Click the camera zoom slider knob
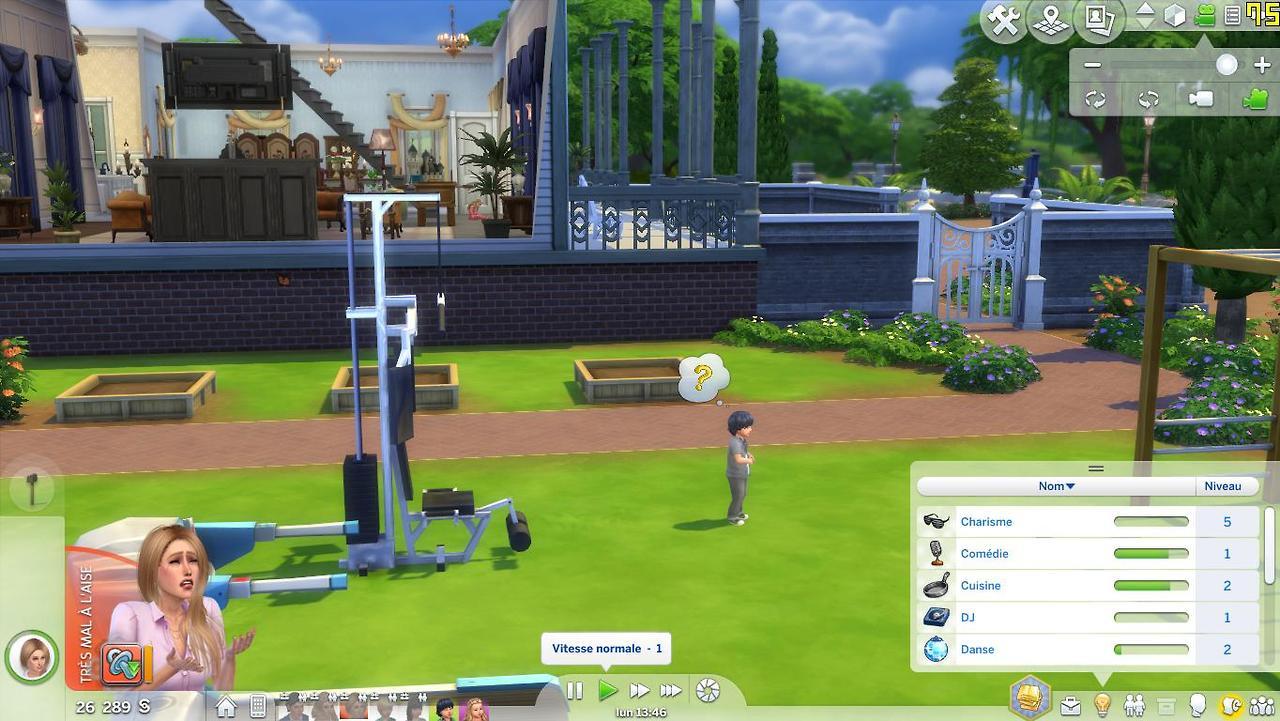This screenshot has width=1280, height=721. (1226, 65)
